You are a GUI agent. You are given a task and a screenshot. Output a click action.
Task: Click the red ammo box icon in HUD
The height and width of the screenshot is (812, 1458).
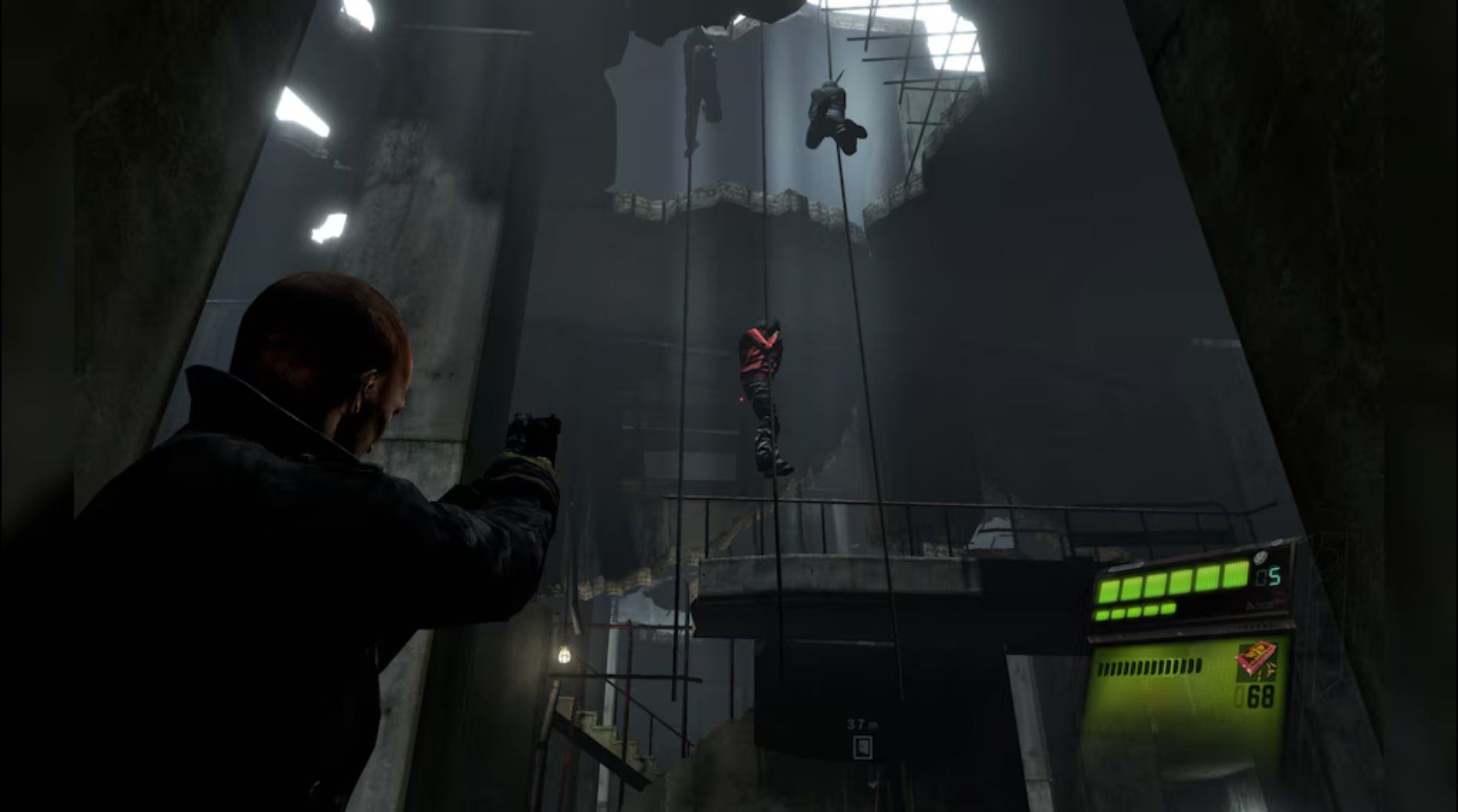tap(1257, 662)
